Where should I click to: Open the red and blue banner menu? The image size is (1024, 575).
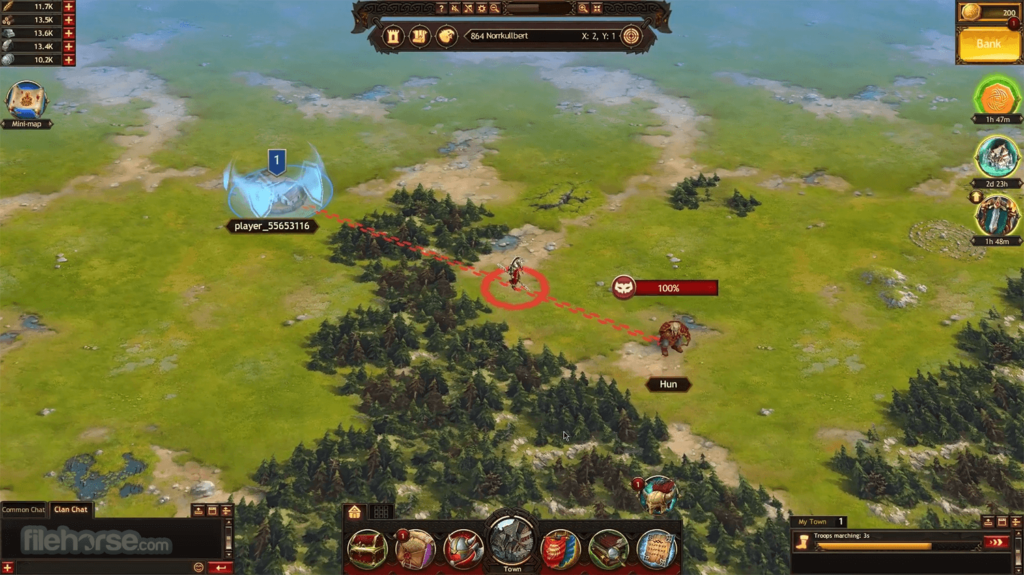pyautogui.click(x=560, y=549)
